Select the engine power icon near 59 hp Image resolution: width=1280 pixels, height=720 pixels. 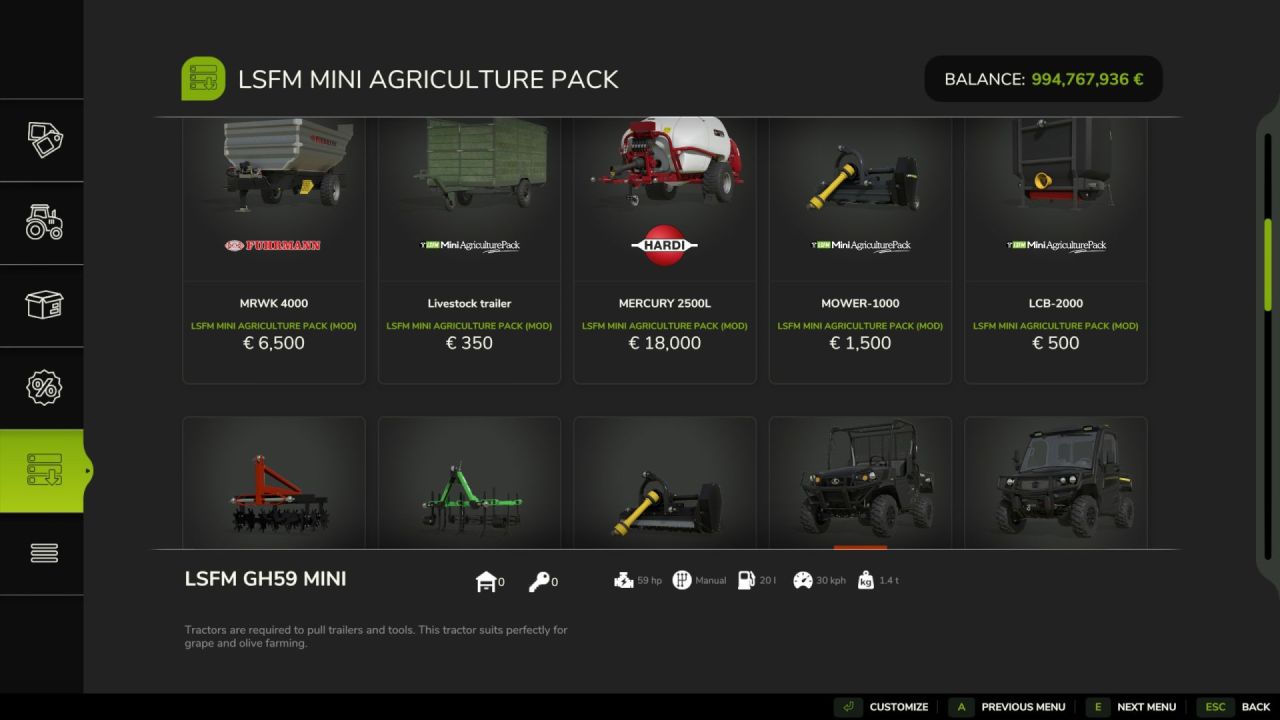pyautogui.click(x=623, y=579)
